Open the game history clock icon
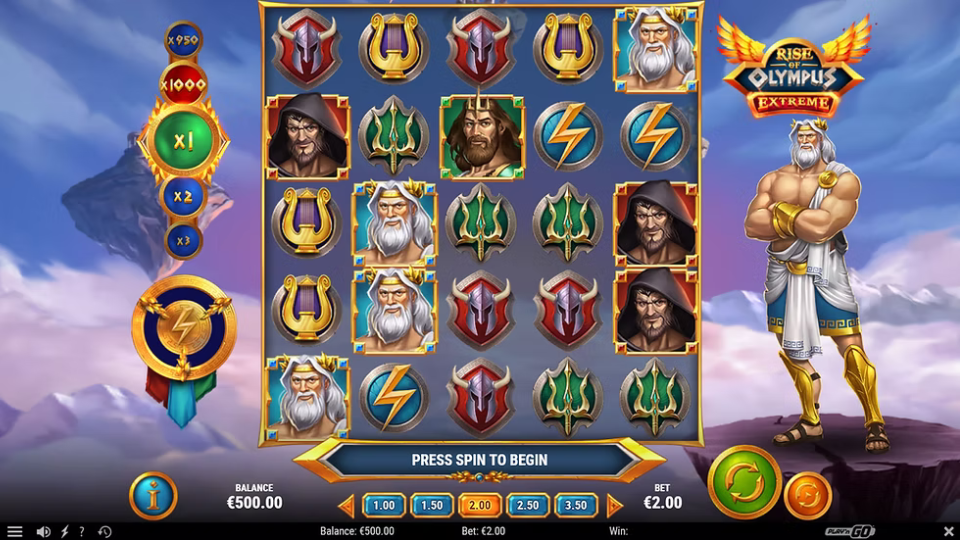The width and height of the screenshot is (960, 540). [104, 531]
